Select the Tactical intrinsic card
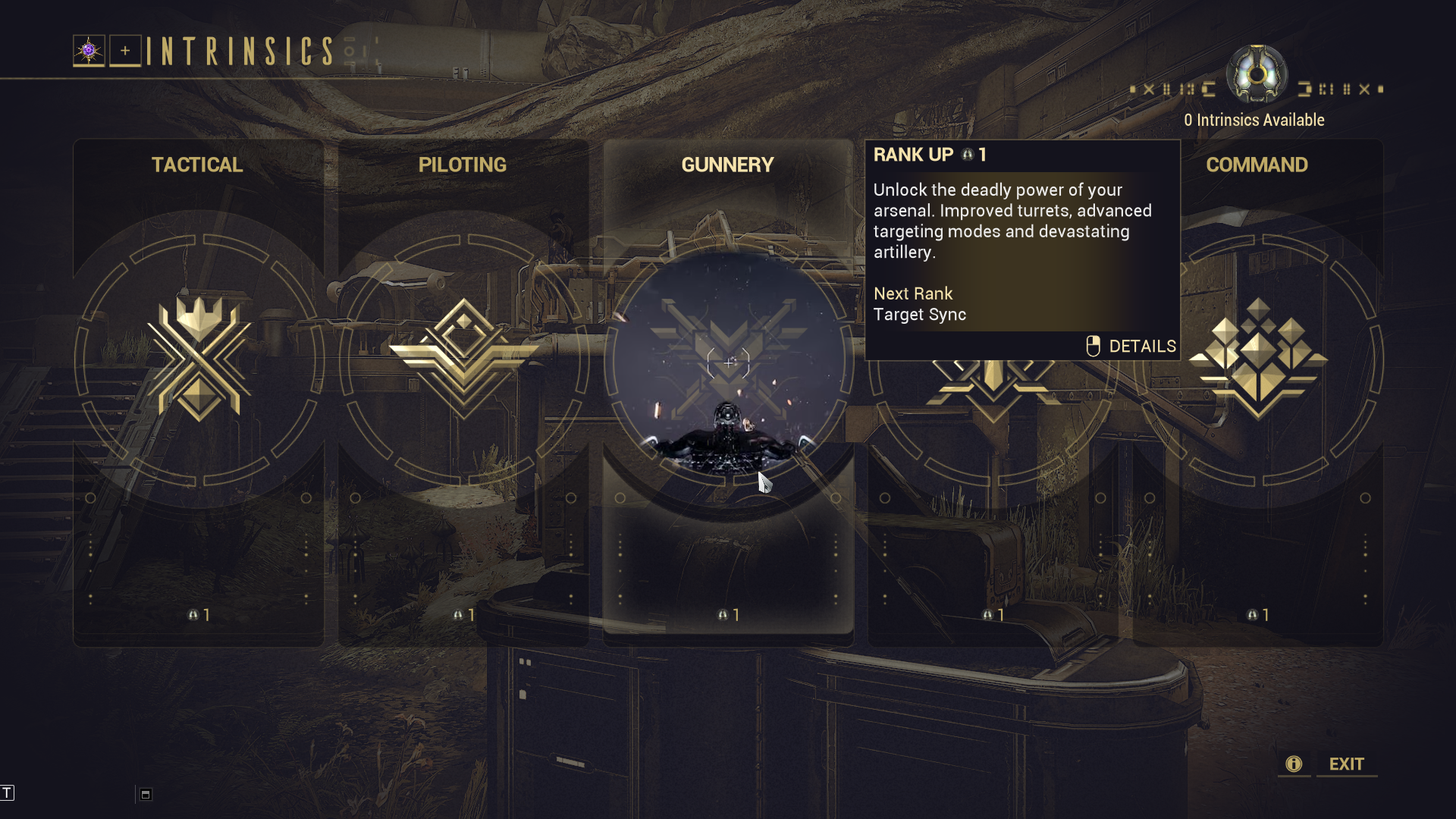Image resolution: width=1456 pixels, height=819 pixels. tap(199, 379)
